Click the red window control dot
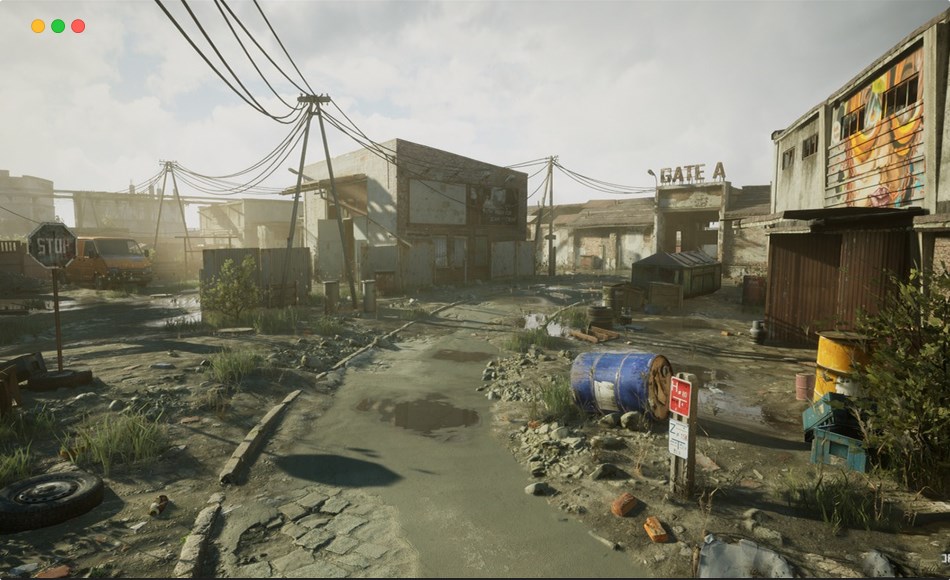950x580 pixels. pyautogui.click(x=78, y=26)
